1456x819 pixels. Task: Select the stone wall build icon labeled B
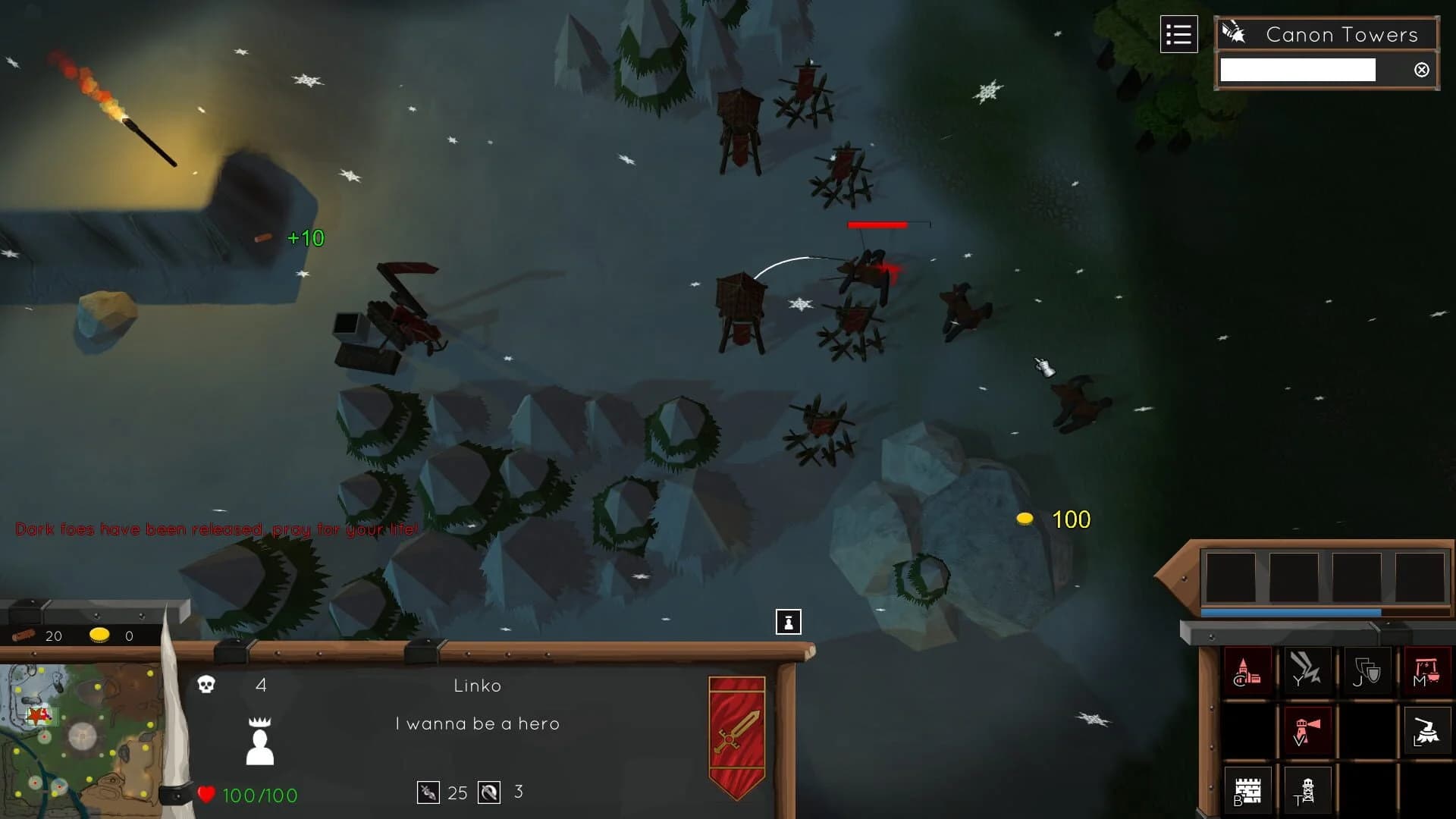pos(1247,789)
